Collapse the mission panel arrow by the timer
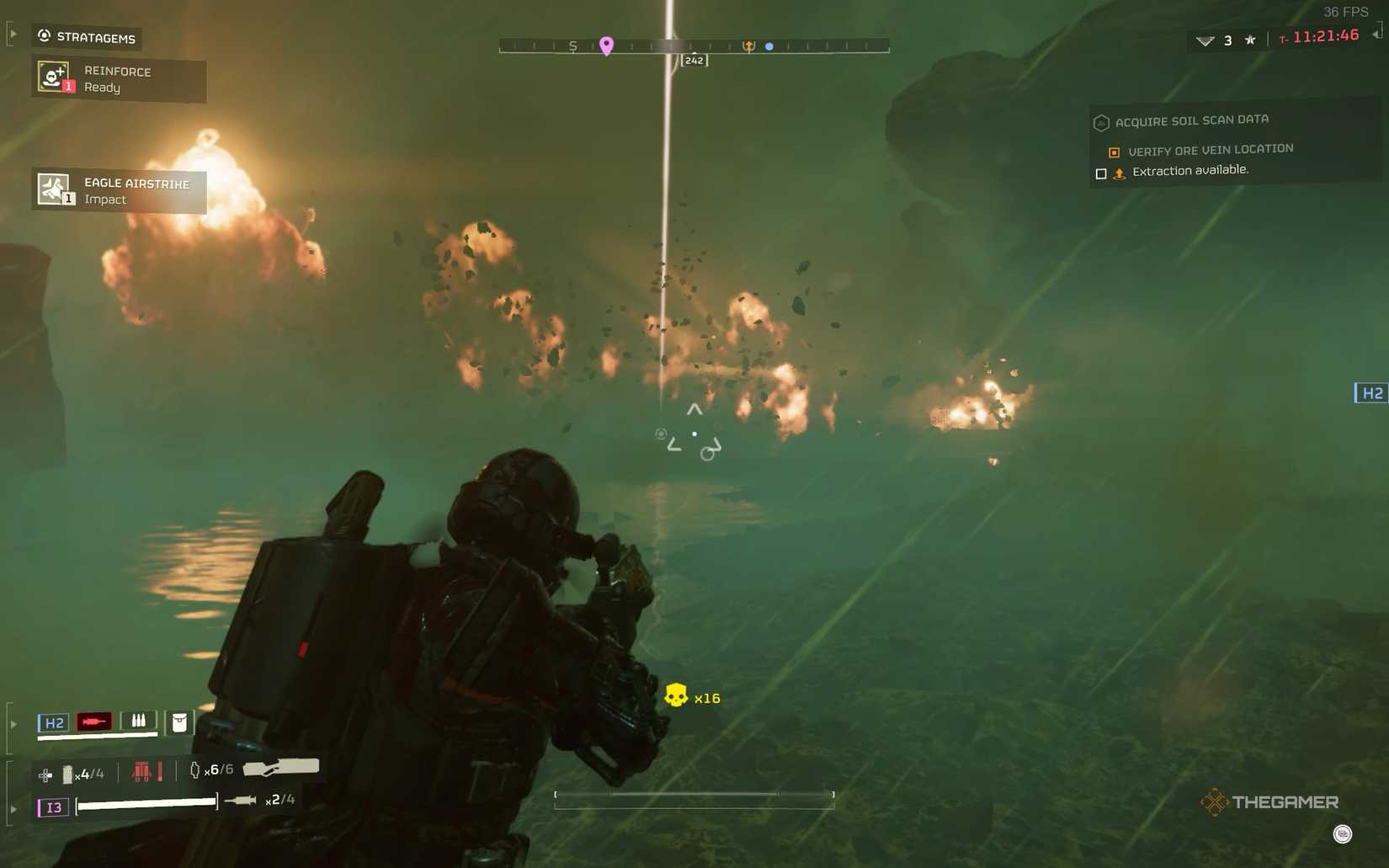This screenshot has width=1389, height=868. (1376, 34)
